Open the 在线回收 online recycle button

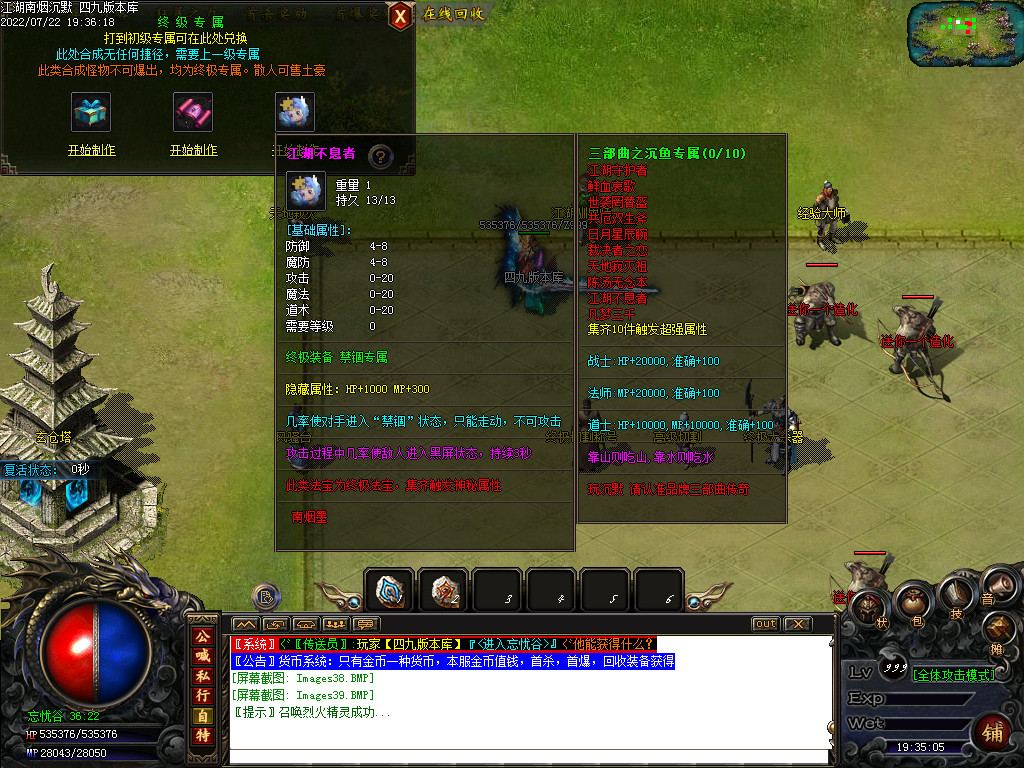[x=453, y=14]
